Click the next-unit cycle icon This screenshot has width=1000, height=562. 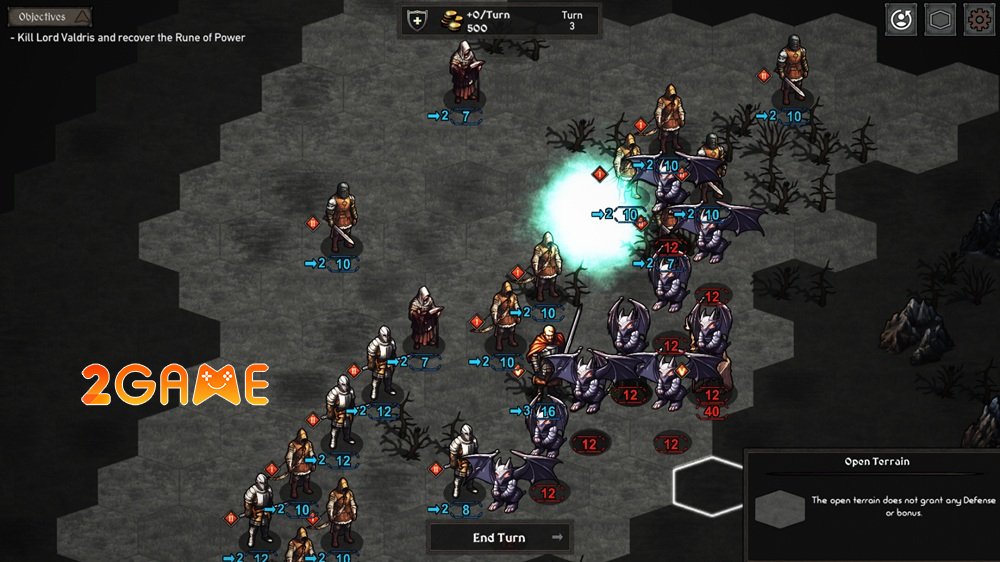point(900,19)
